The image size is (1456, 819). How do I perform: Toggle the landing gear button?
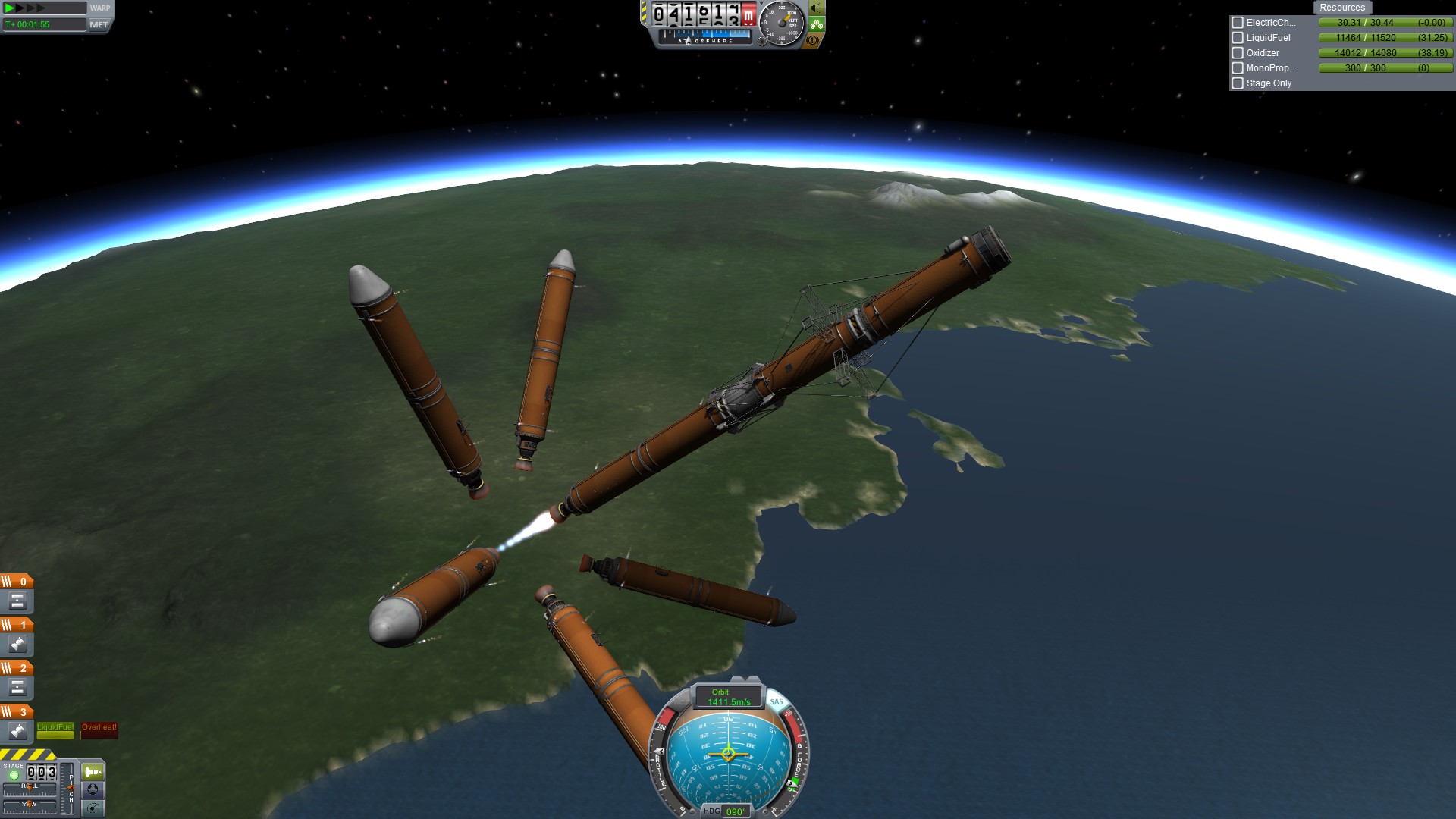[x=817, y=24]
